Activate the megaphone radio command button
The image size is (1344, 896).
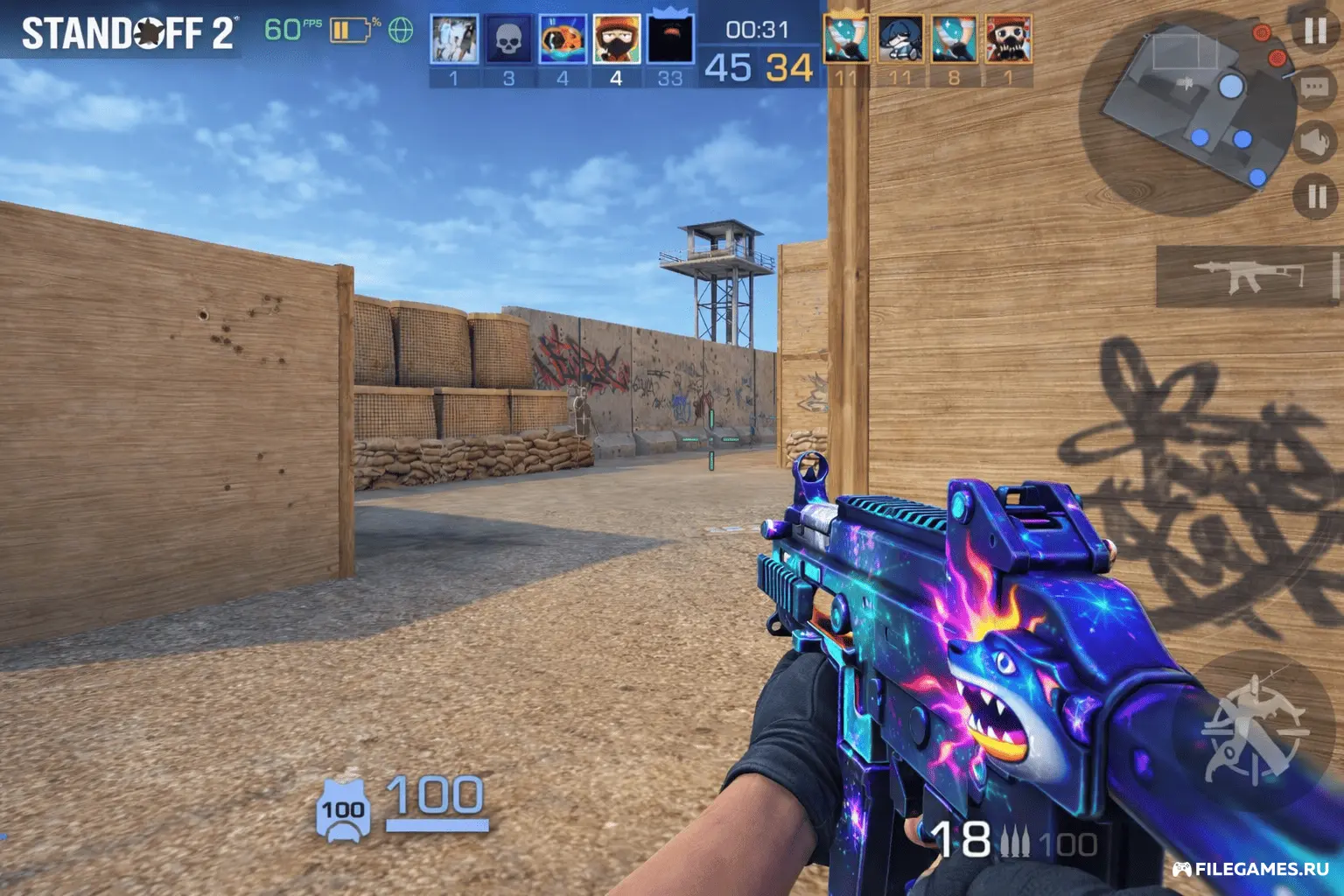click(x=1314, y=142)
